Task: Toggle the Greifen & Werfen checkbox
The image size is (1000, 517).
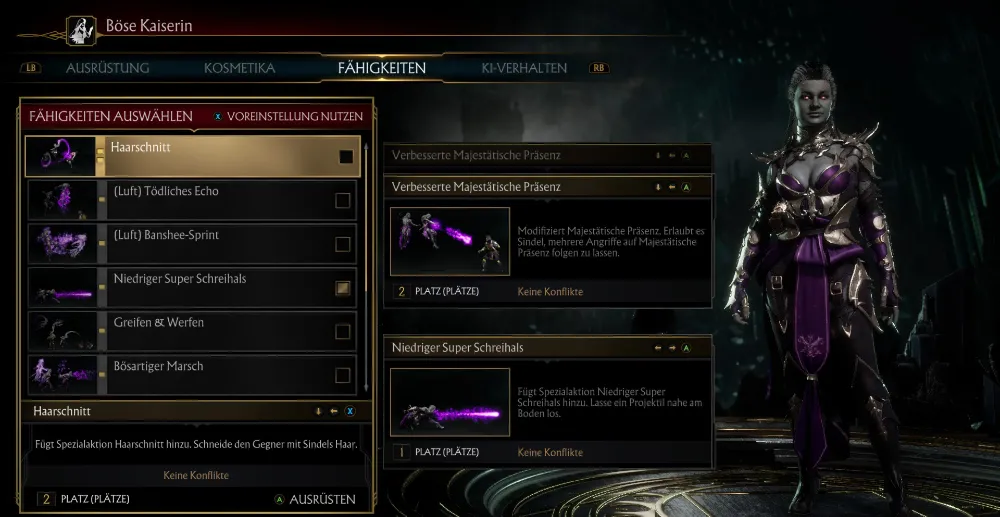Action: coord(343,332)
